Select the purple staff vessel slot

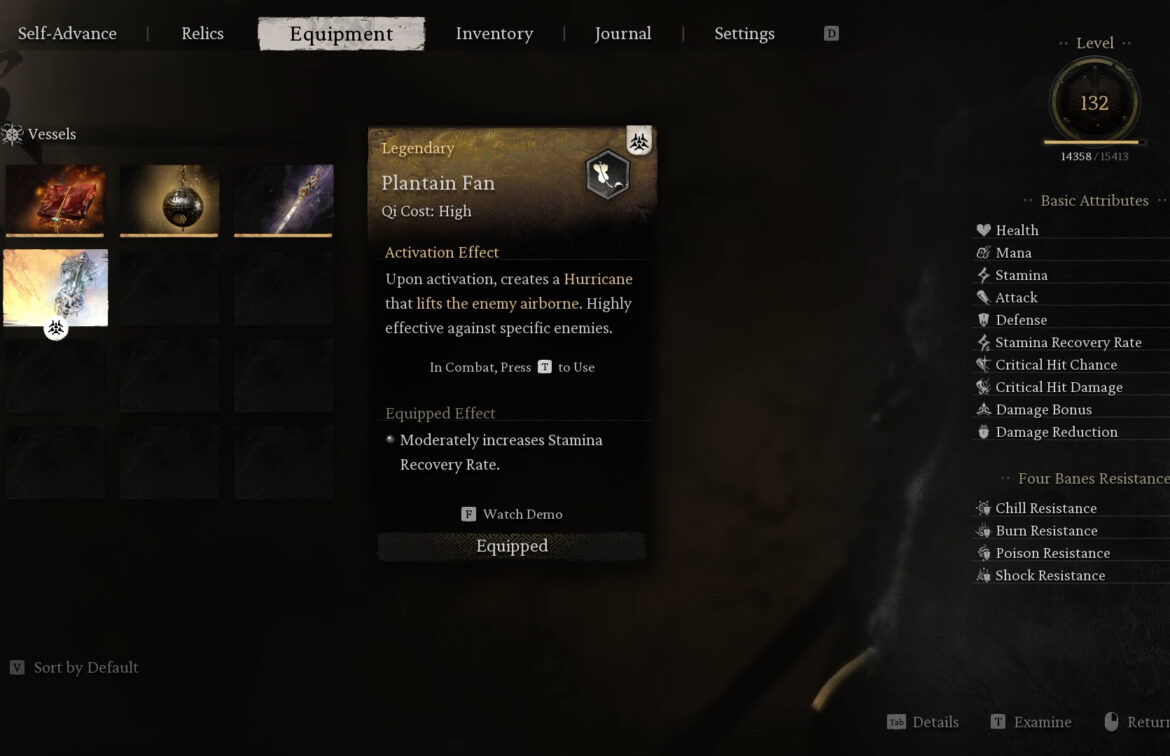283,199
